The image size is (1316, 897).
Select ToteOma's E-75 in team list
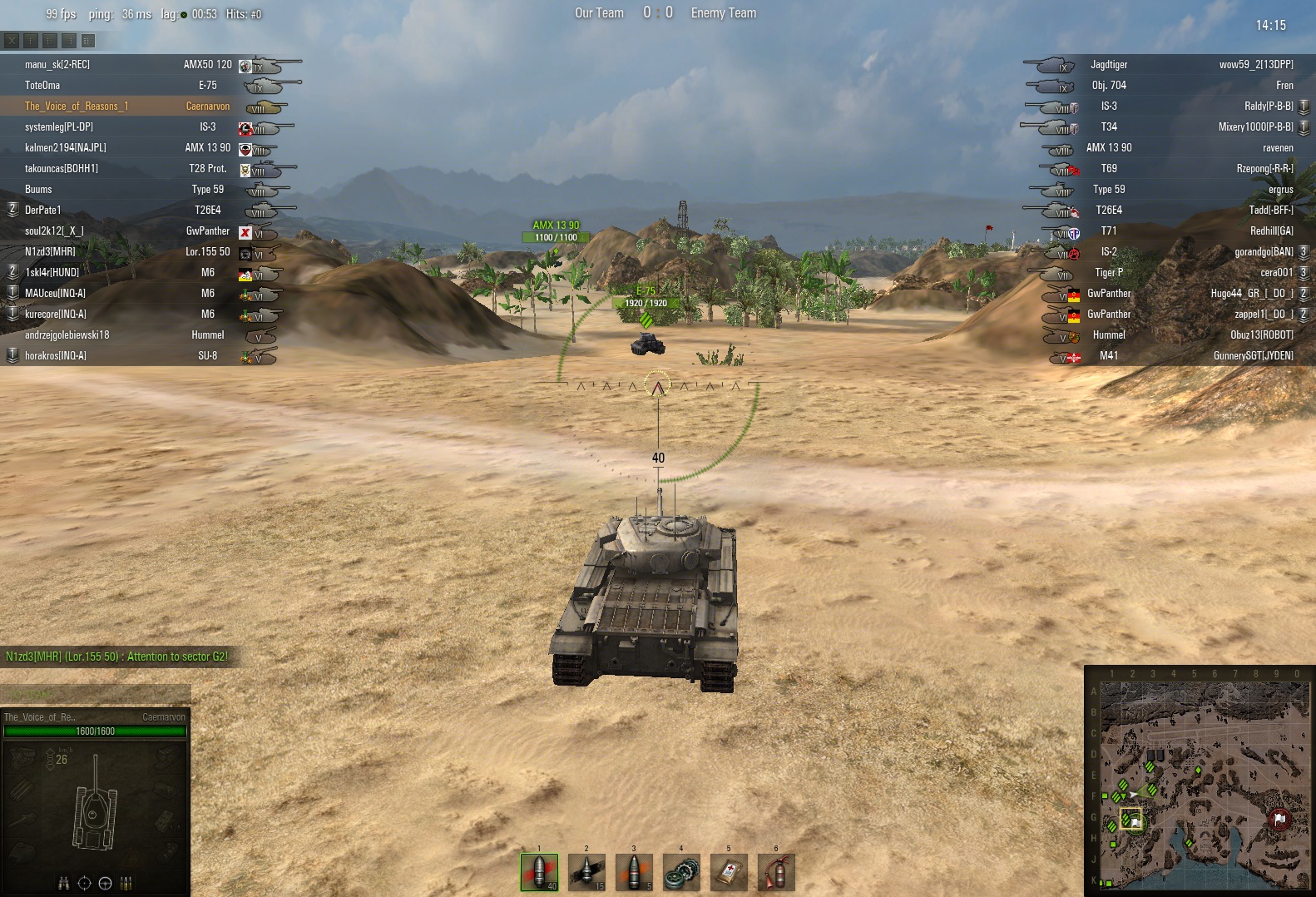(x=150, y=86)
